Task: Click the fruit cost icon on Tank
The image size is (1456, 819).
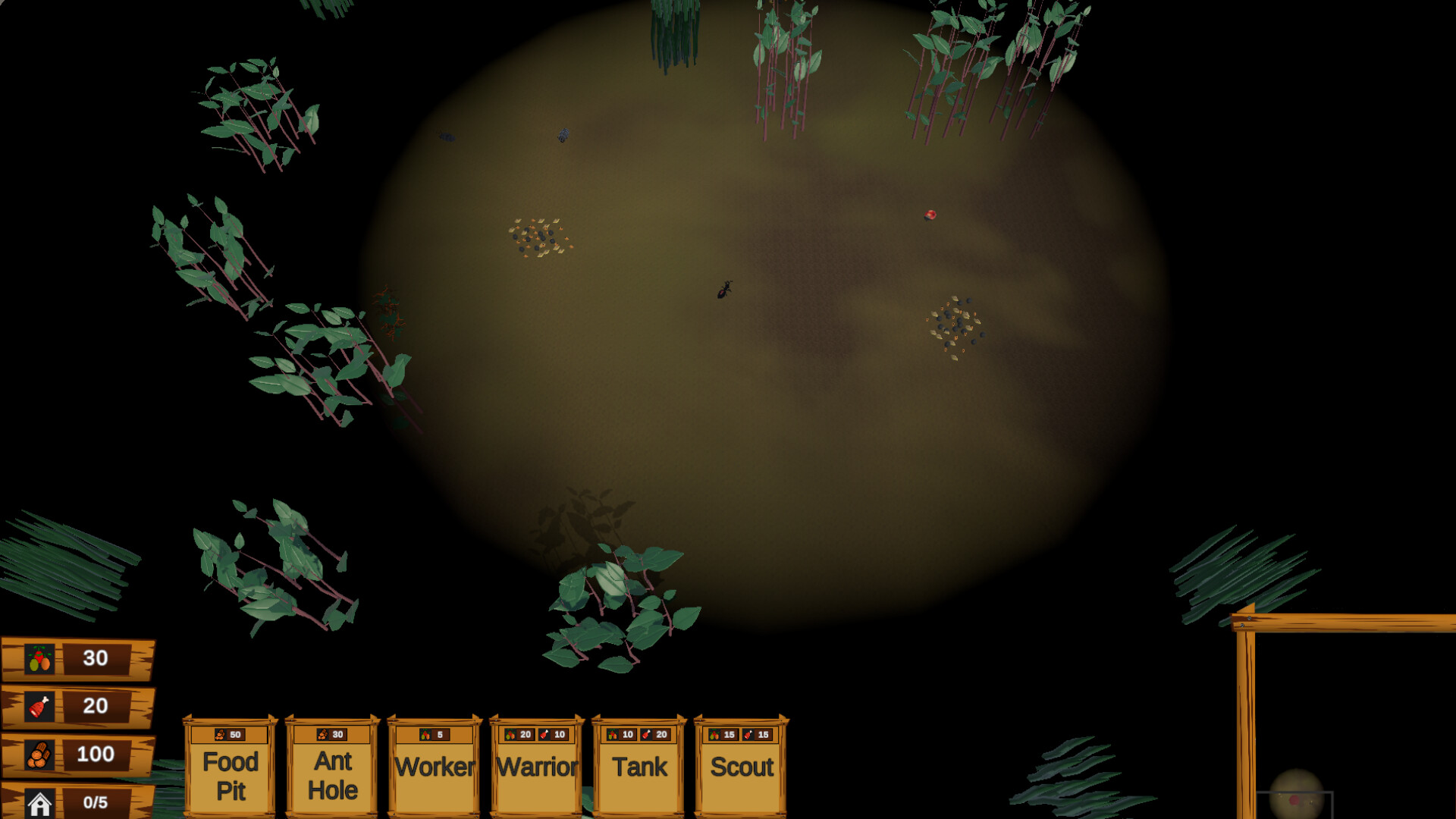Action: click(612, 734)
